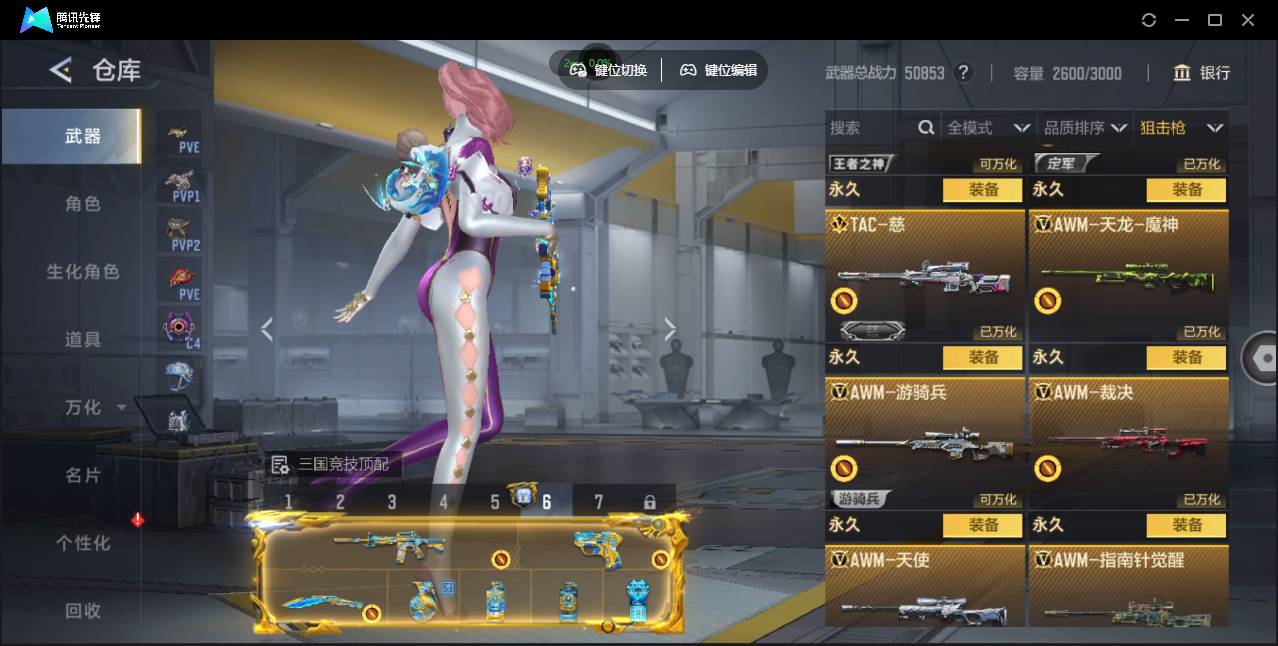Go back from the 仓库 screen

click(61, 70)
